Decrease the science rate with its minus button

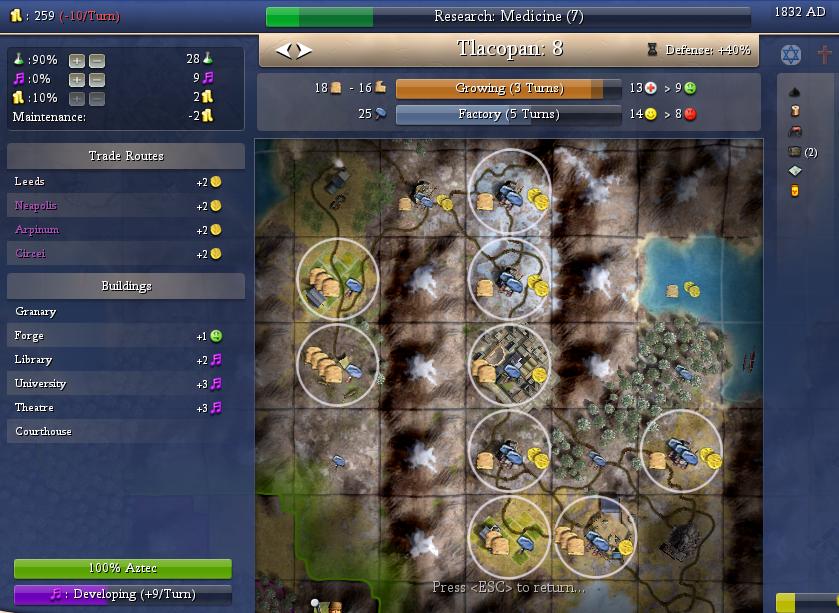tap(96, 60)
